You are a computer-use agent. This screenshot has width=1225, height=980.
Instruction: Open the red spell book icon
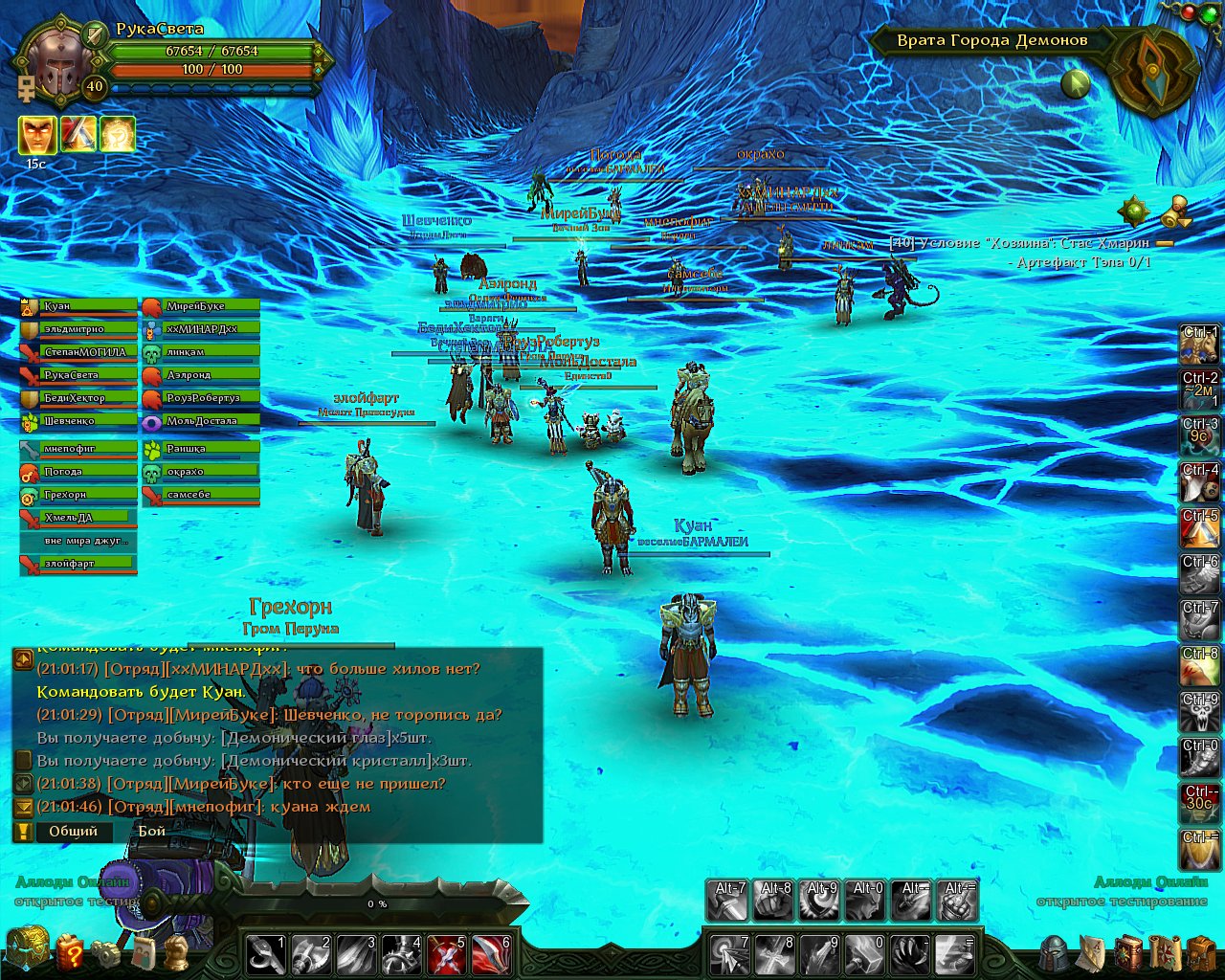tap(1129, 953)
